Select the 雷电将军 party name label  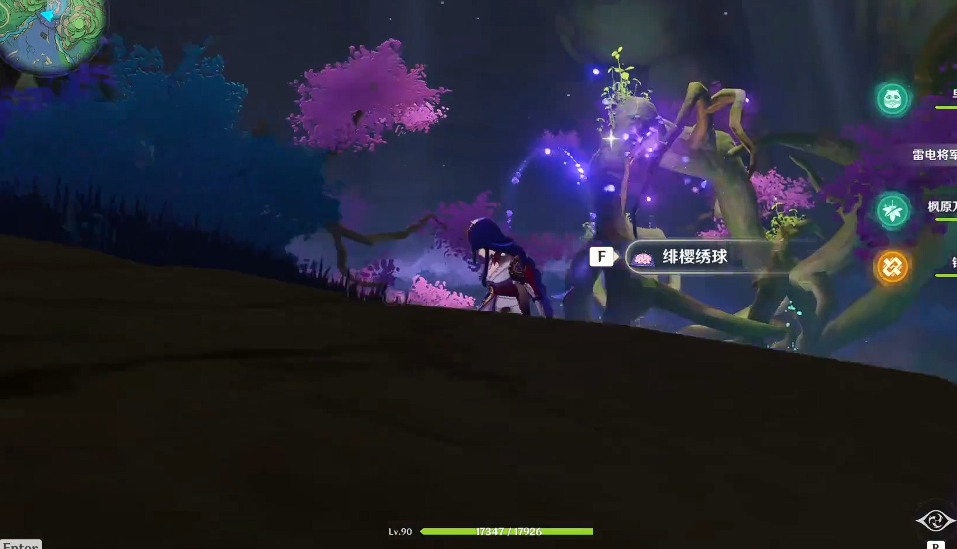pyautogui.click(x=935, y=155)
